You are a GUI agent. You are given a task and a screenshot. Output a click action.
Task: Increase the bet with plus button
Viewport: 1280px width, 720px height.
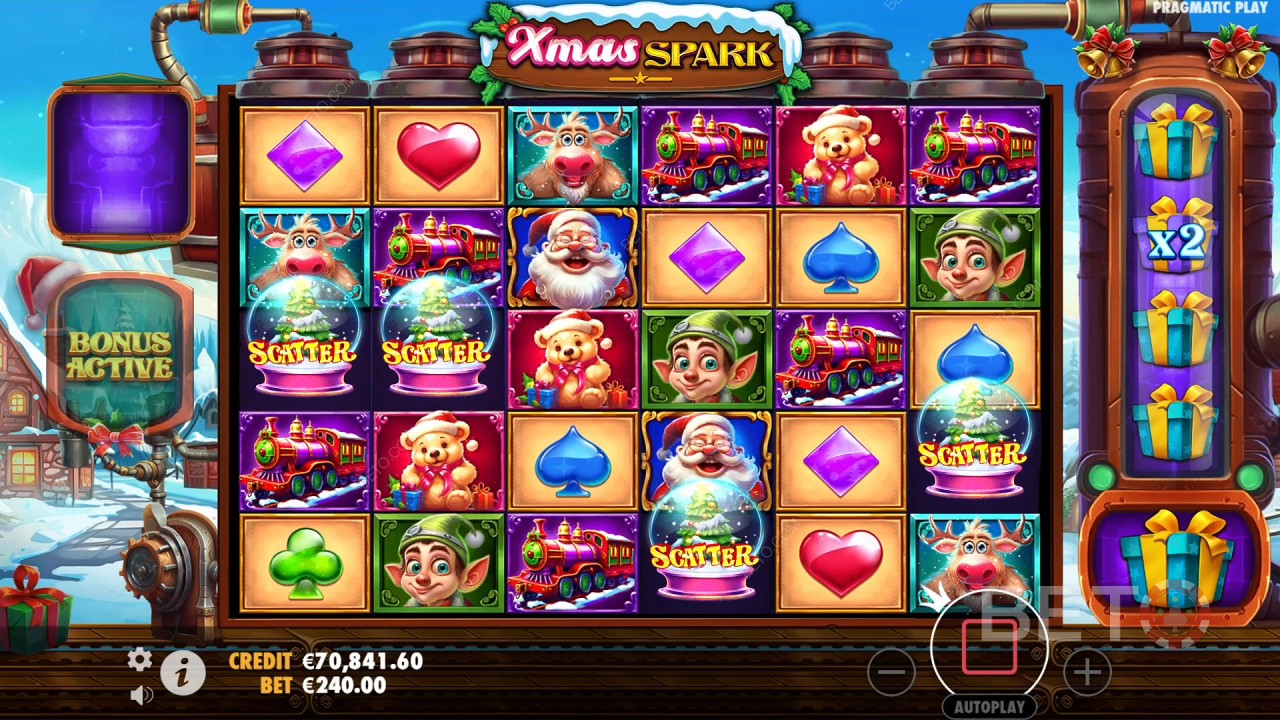pyautogui.click(x=1087, y=673)
